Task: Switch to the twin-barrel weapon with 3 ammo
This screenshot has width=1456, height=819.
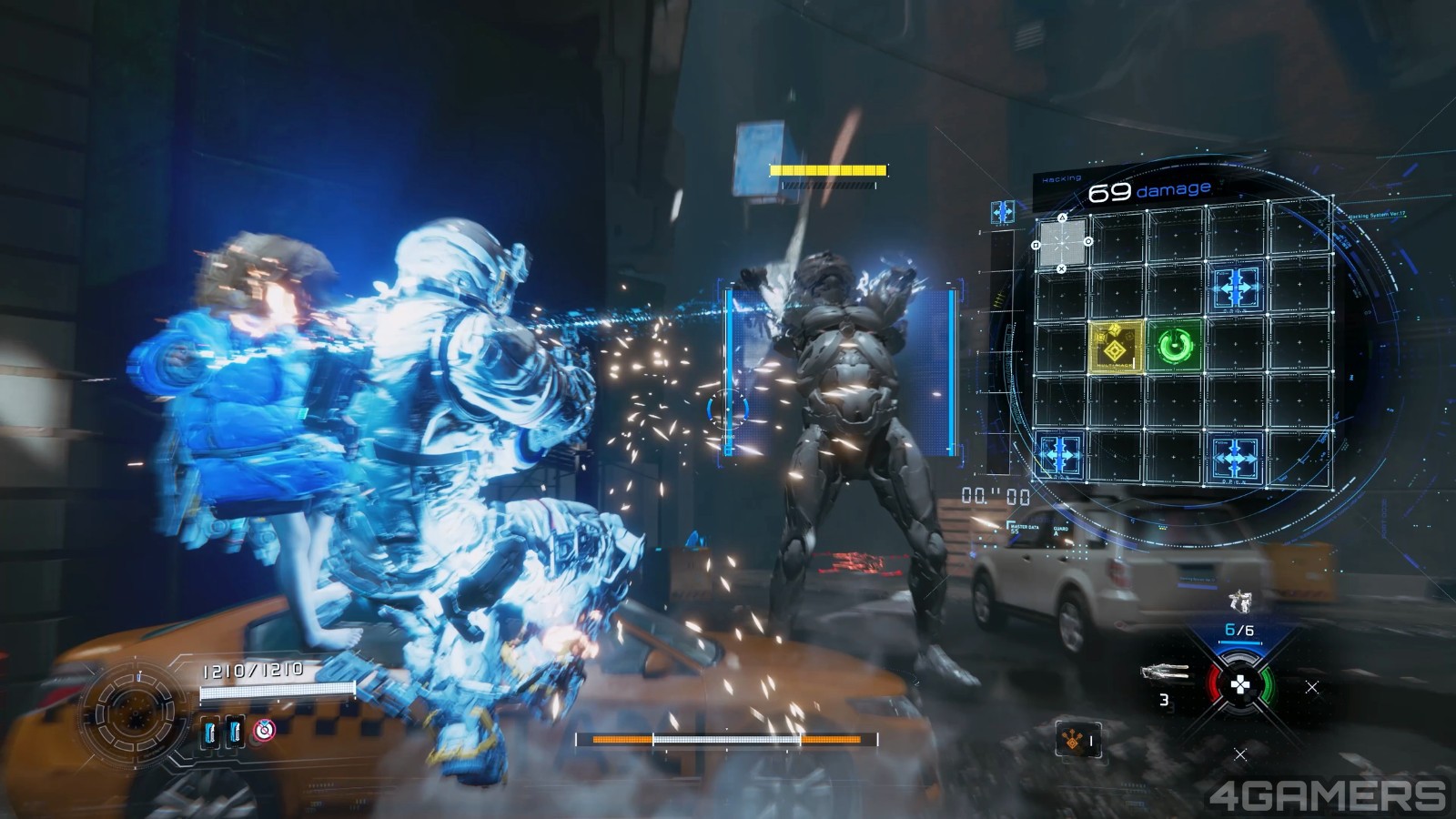Action: pyautogui.click(x=1166, y=673)
